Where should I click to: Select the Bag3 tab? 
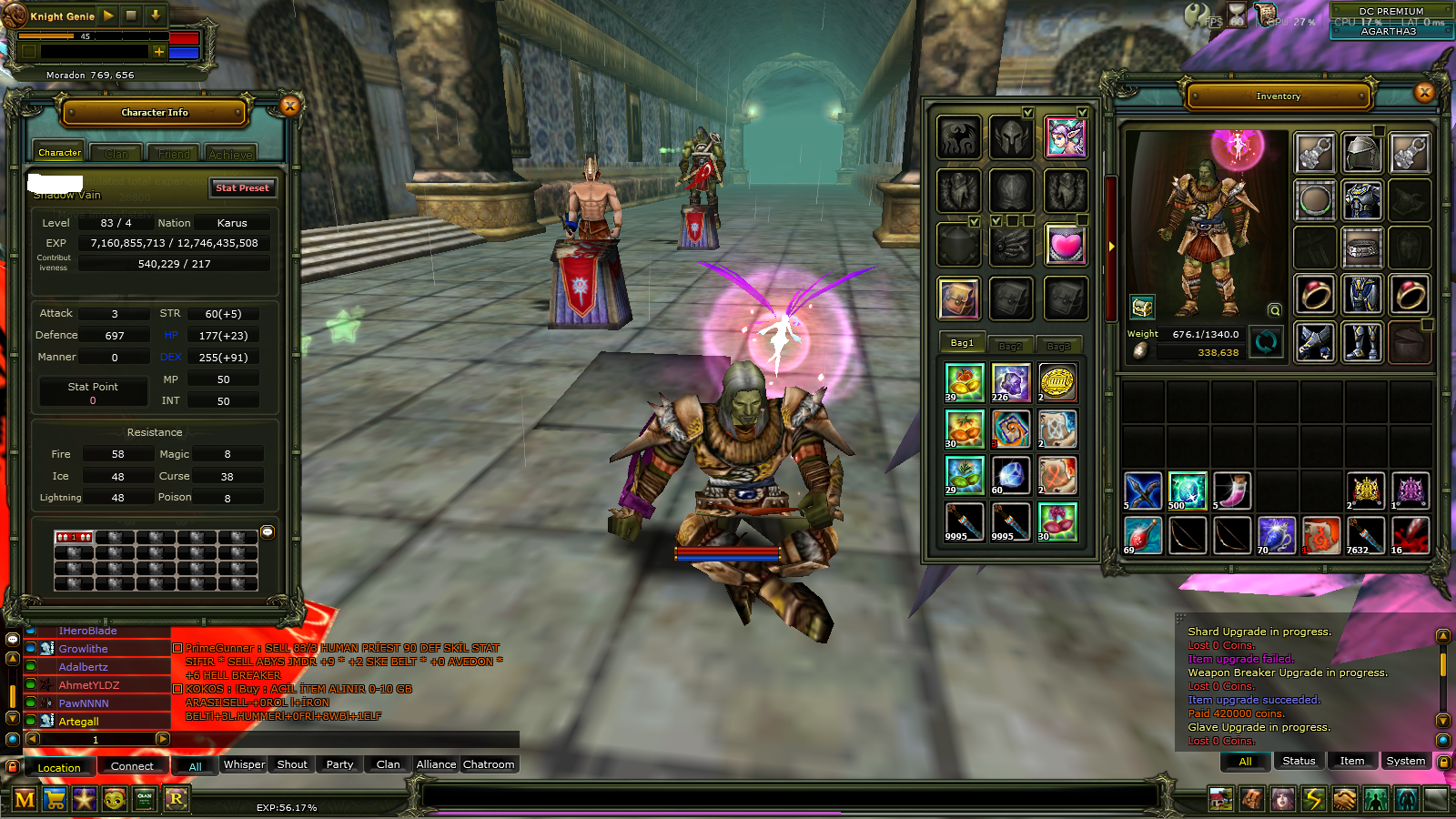coord(1058,346)
